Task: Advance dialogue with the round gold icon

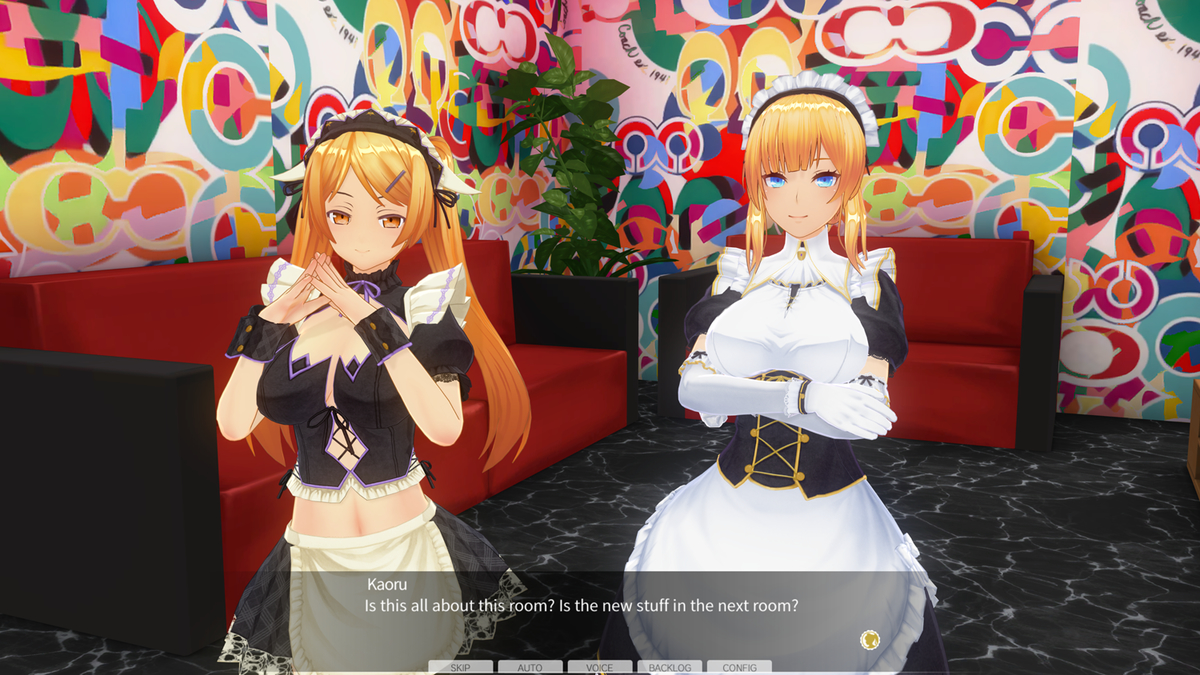Action: pos(869,638)
